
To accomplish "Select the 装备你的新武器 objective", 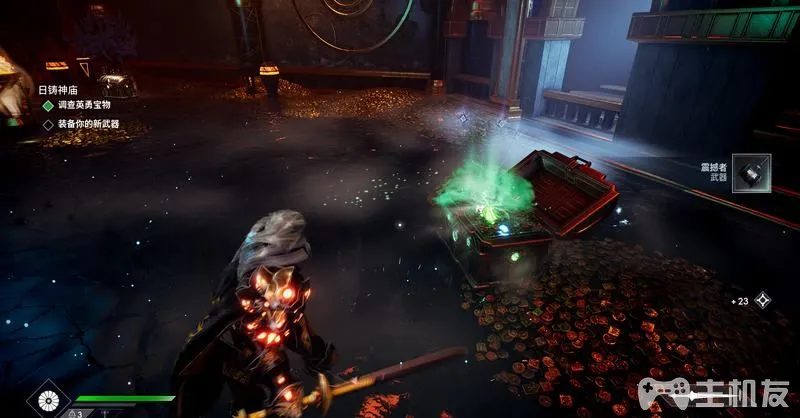I will 87,124.
